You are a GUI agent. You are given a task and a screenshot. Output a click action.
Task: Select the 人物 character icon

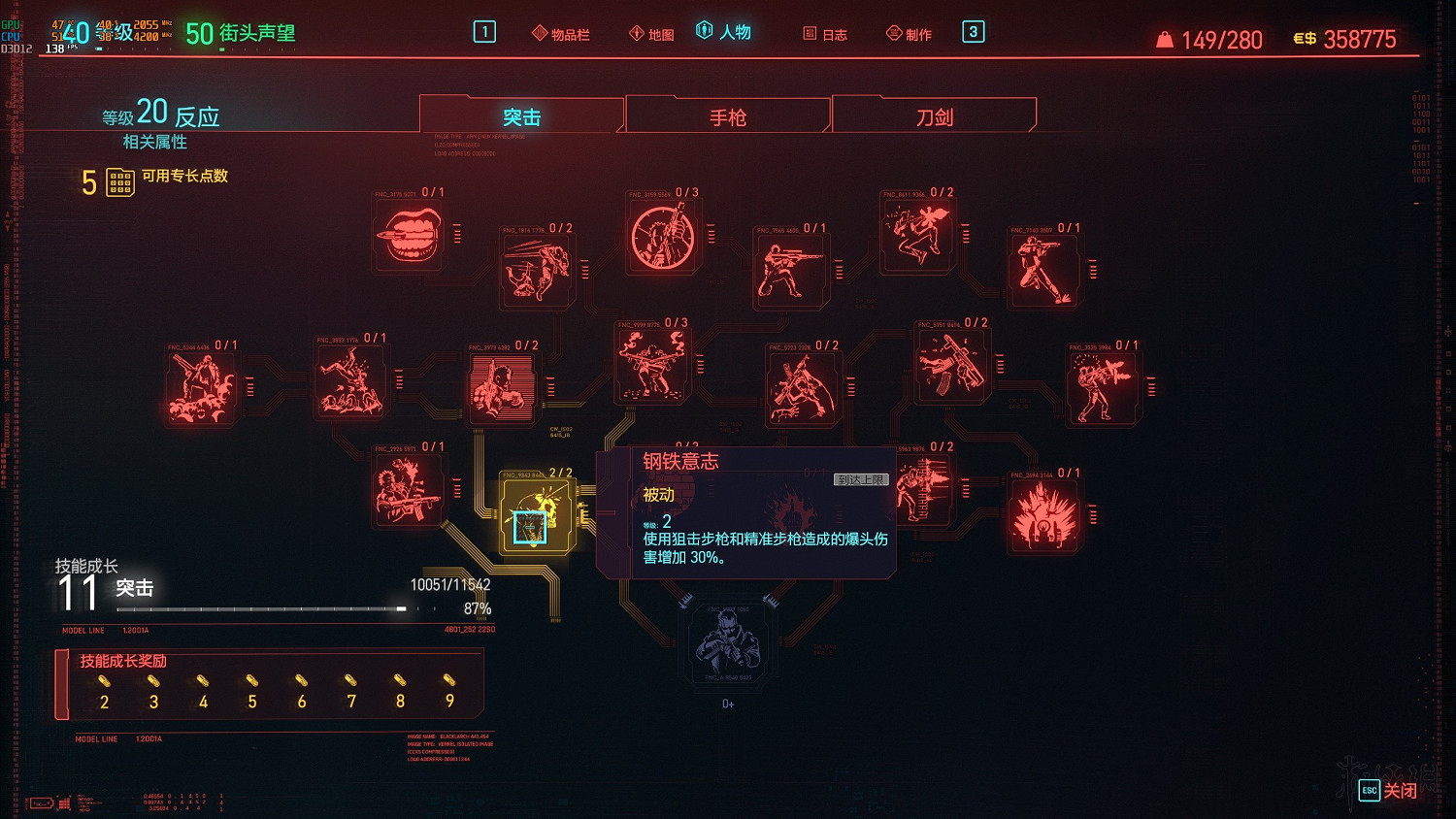coord(725,31)
